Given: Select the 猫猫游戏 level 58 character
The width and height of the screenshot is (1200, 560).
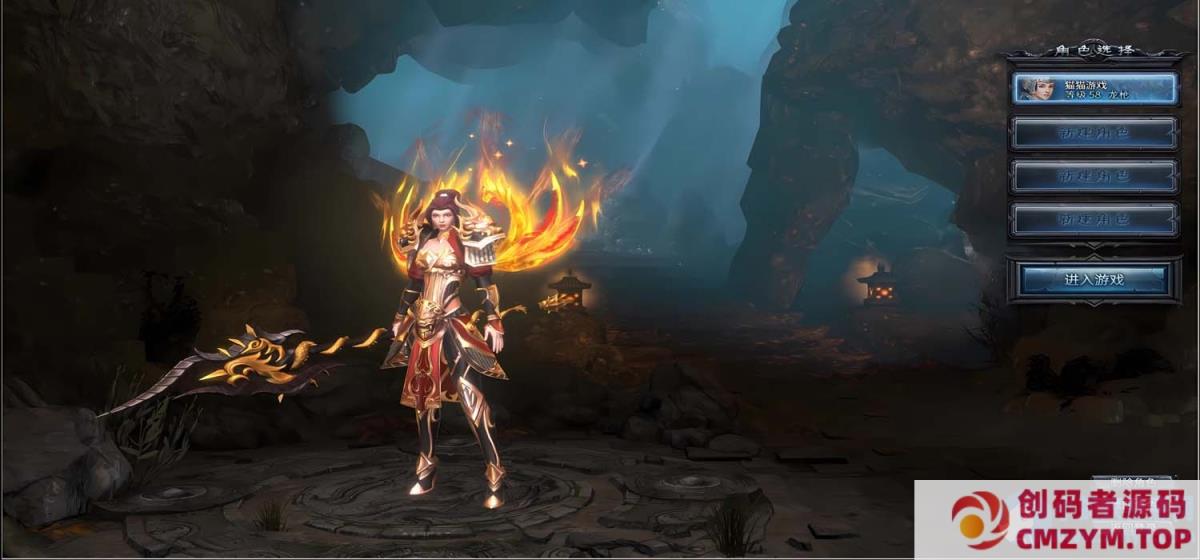Looking at the screenshot, I should (1094, 89).
